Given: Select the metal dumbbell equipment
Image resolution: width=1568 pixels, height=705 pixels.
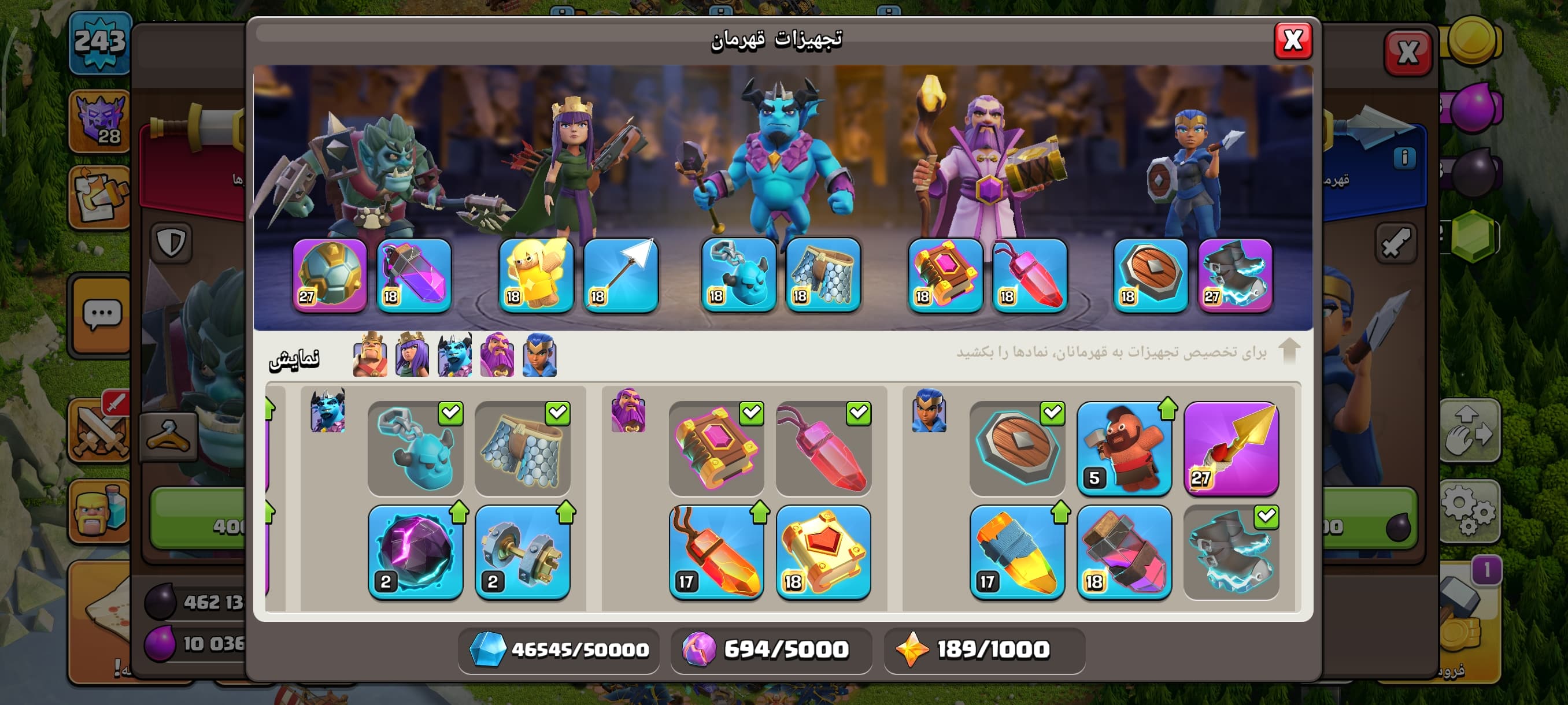Looking at the screenshot, I should click(522, 552).
